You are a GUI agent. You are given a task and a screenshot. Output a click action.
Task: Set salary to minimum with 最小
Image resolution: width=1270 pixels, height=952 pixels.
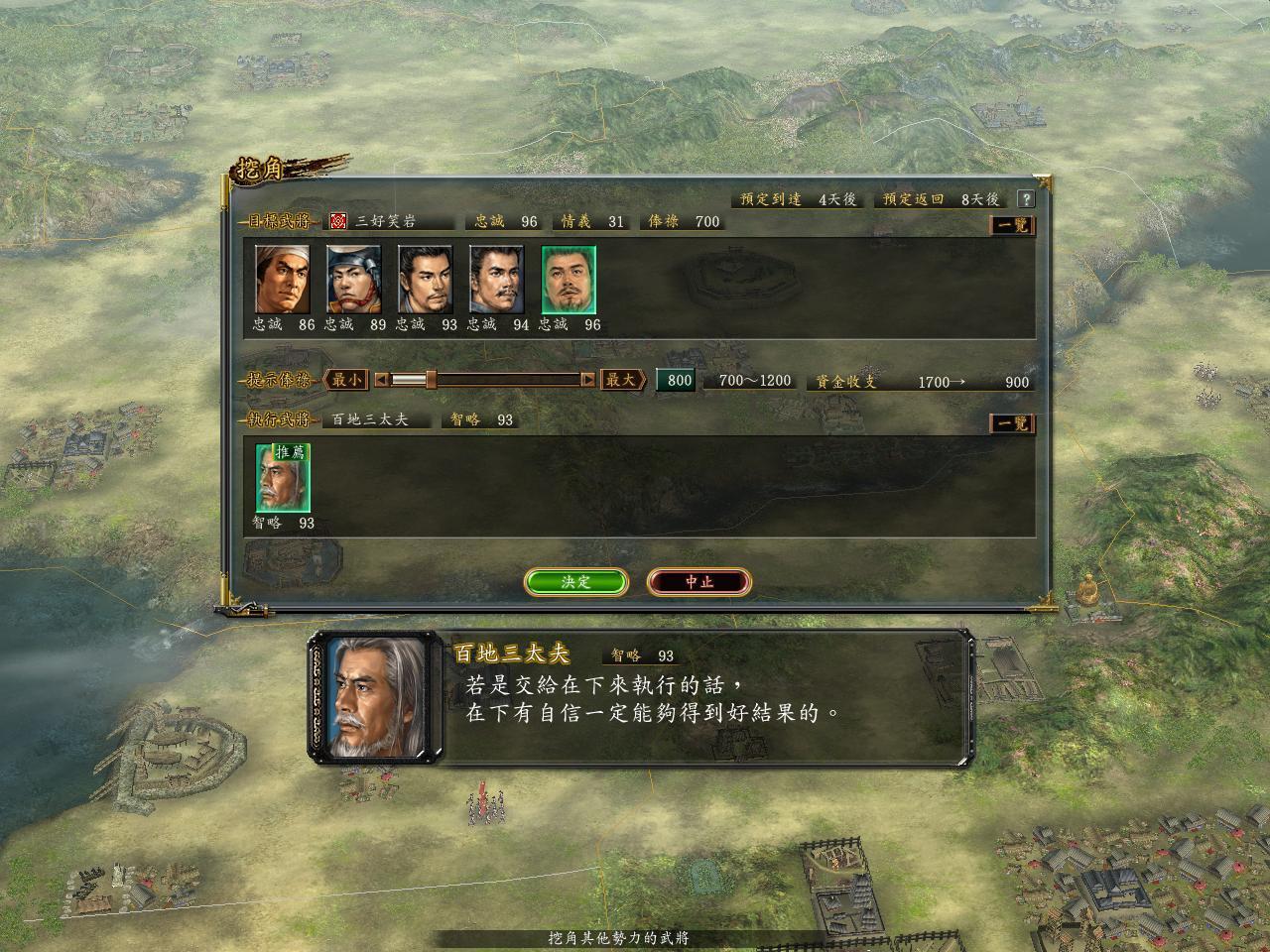(346, 380)
